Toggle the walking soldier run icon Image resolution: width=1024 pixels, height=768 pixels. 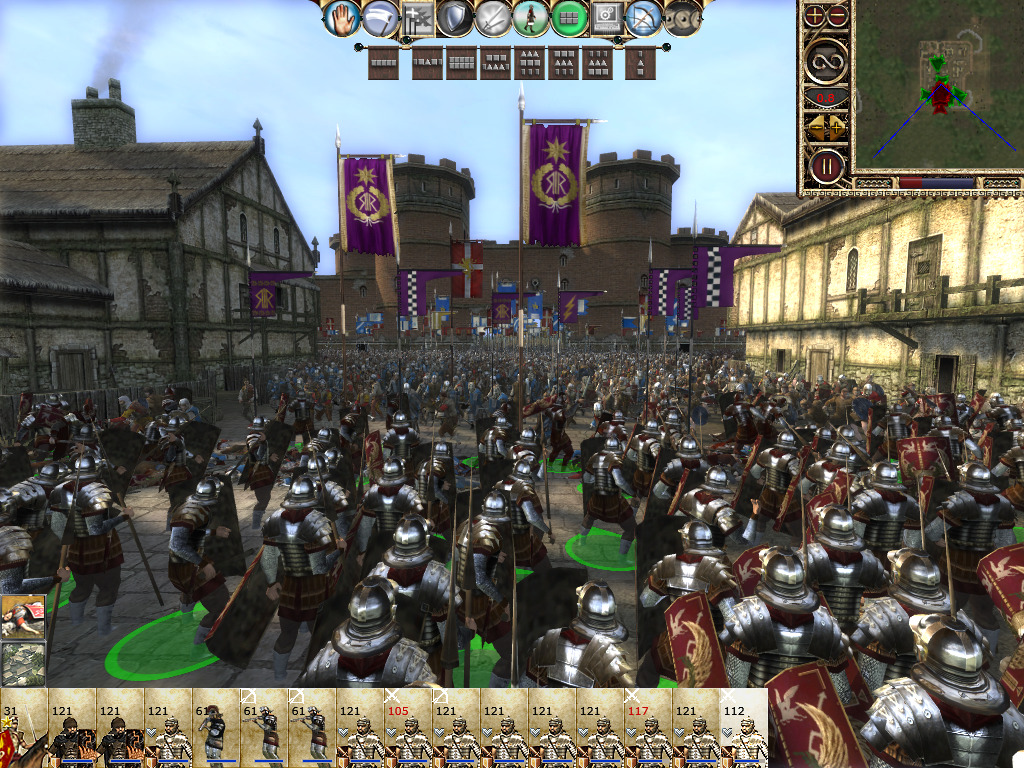[x=532, y=17]
